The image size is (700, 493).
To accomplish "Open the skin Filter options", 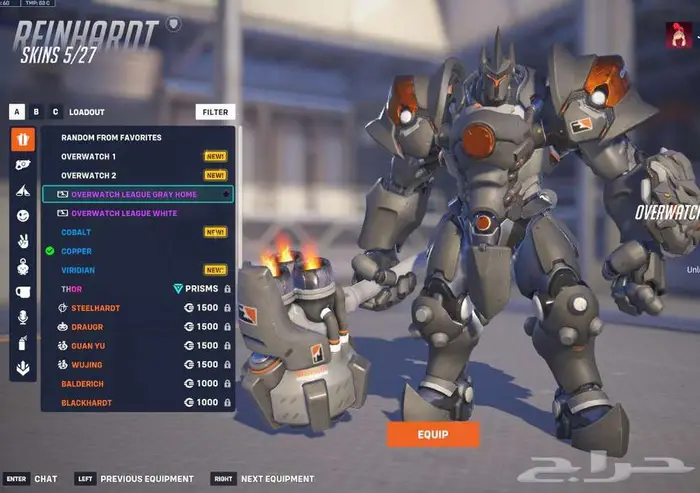I will click(x=215, y=112).
